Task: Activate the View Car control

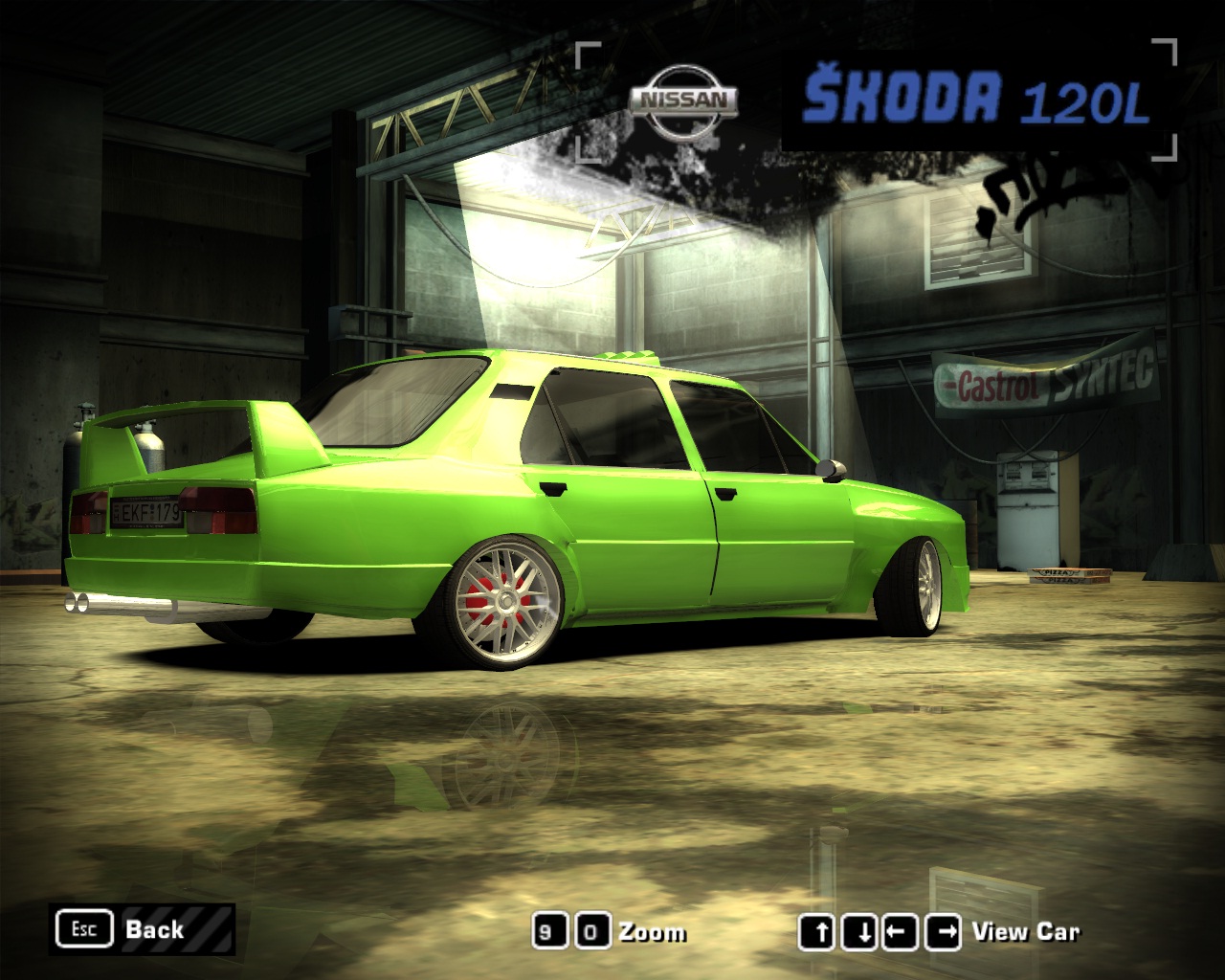Action: [1025, 931]
